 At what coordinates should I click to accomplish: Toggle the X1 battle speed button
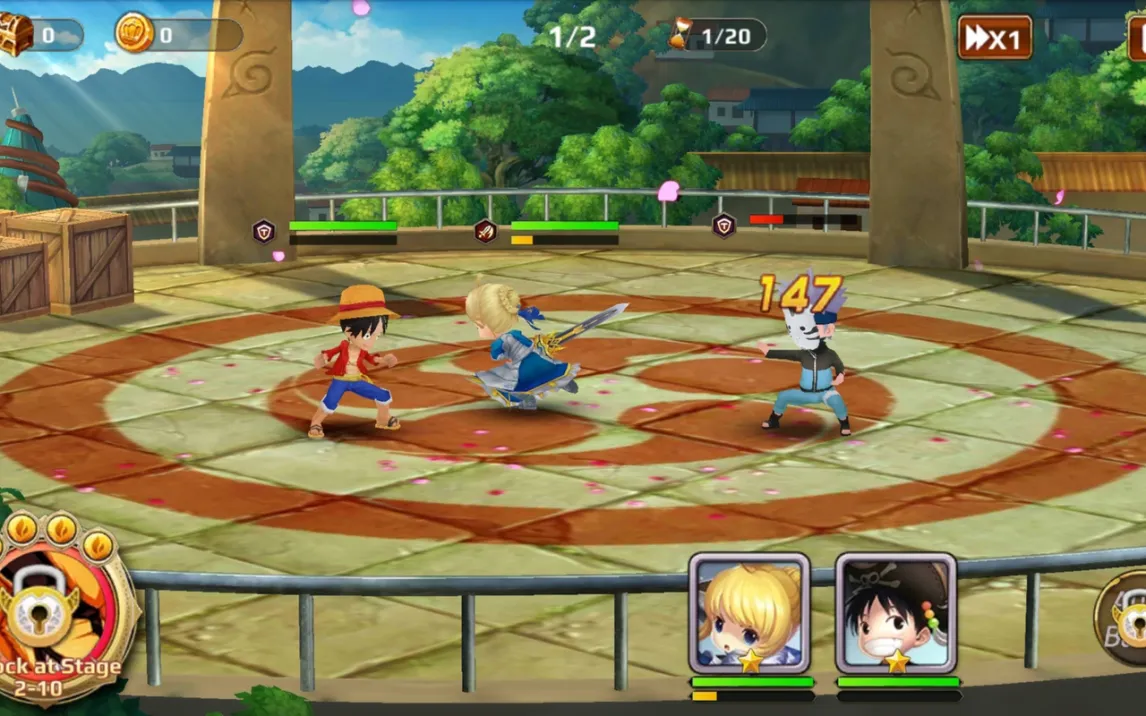(x=994, y=38)
